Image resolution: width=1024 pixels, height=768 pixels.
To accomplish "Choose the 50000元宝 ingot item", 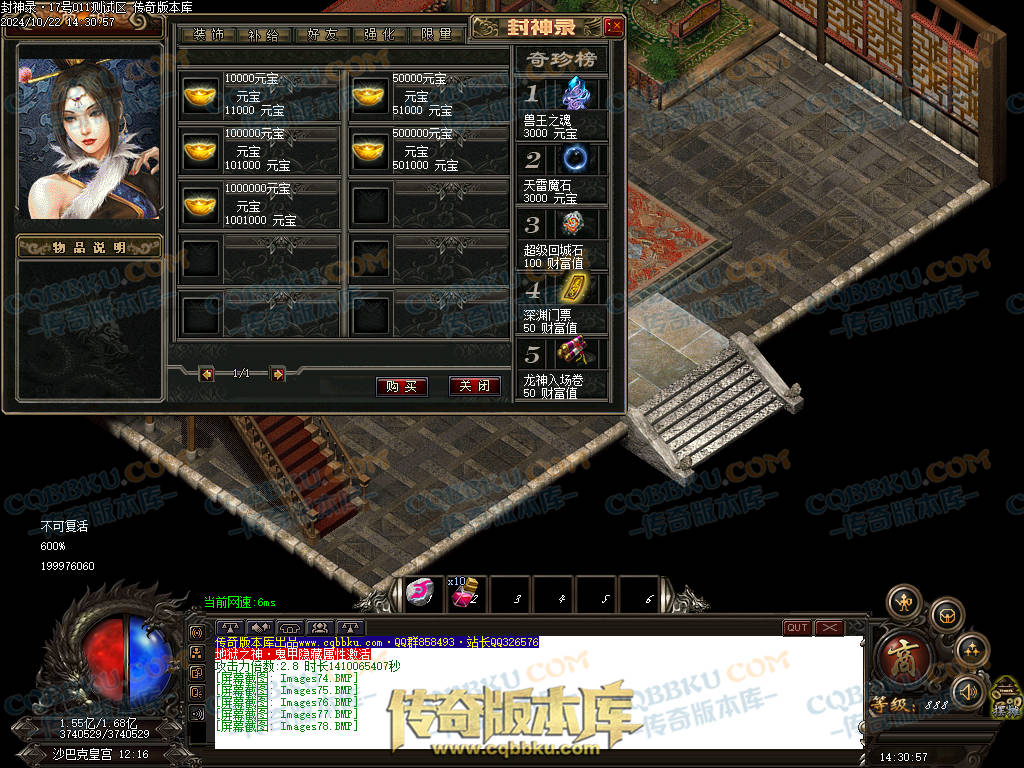I will coord(368,95).
